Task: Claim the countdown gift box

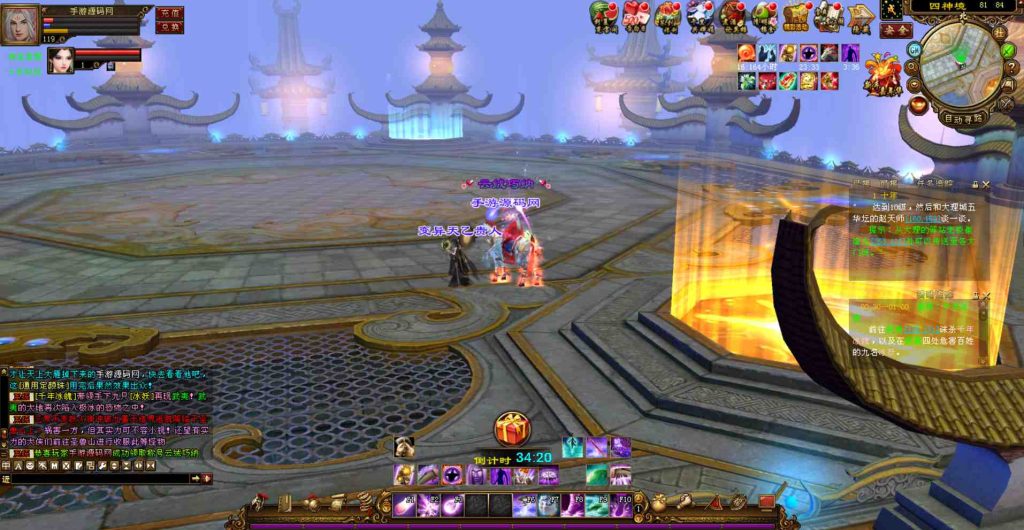Action: 512,429
